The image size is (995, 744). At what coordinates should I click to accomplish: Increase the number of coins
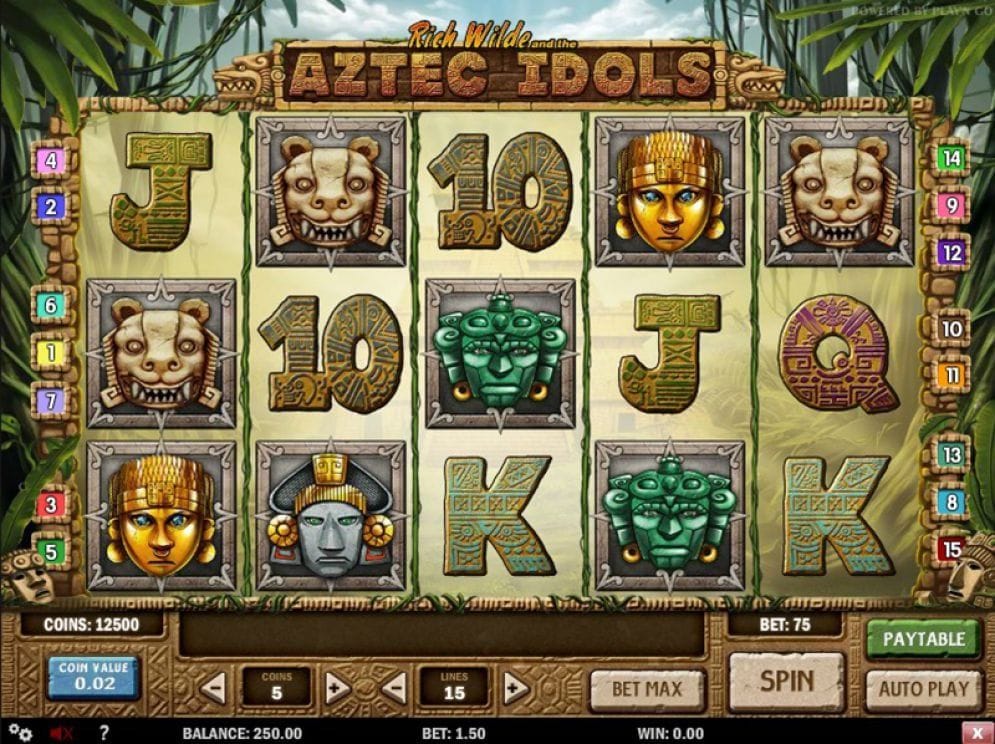coord(337,687)
